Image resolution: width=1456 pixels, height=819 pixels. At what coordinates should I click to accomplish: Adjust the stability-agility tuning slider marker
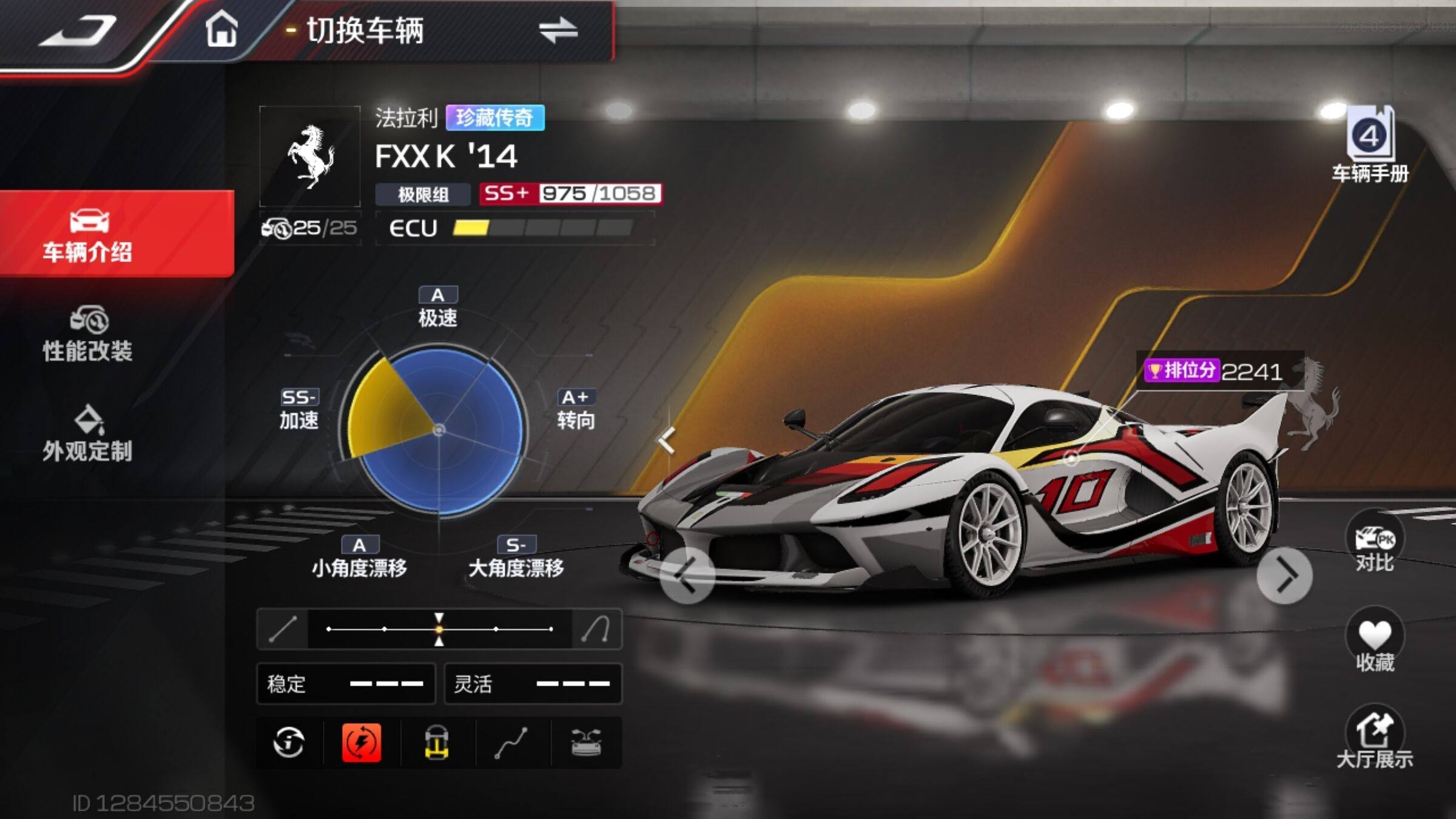[439, 629]
